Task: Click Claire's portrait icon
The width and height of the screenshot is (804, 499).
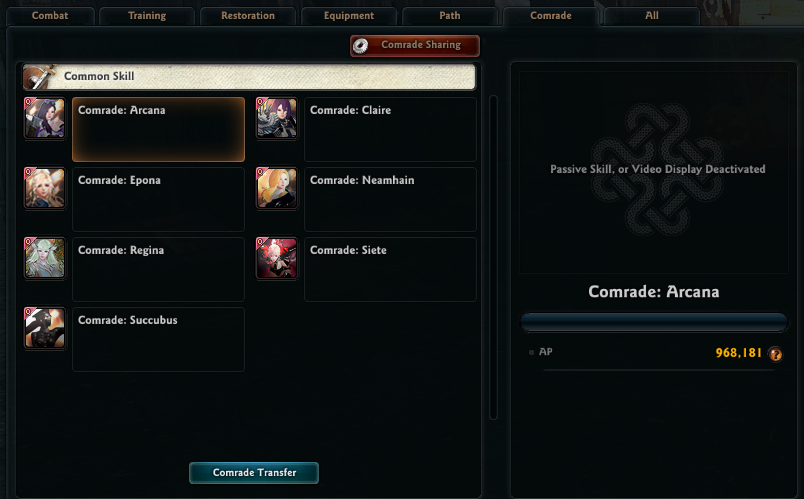Action: point(277,118)
